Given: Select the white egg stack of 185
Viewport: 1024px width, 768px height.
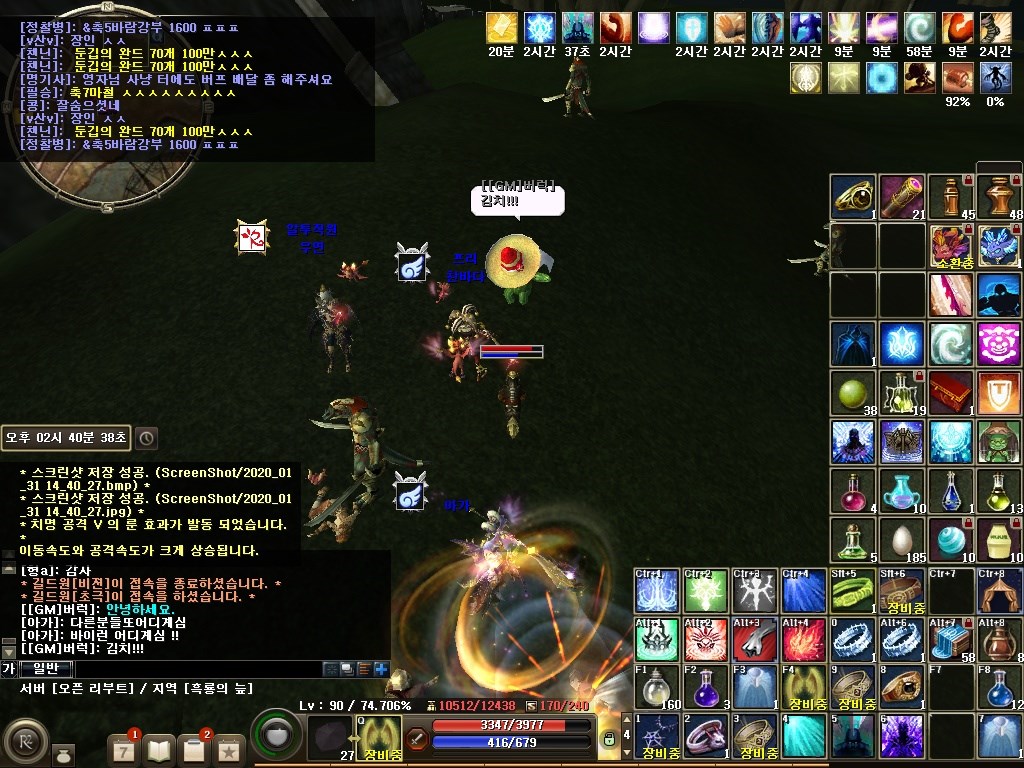Looking at the screenshot, I should 902,541.
